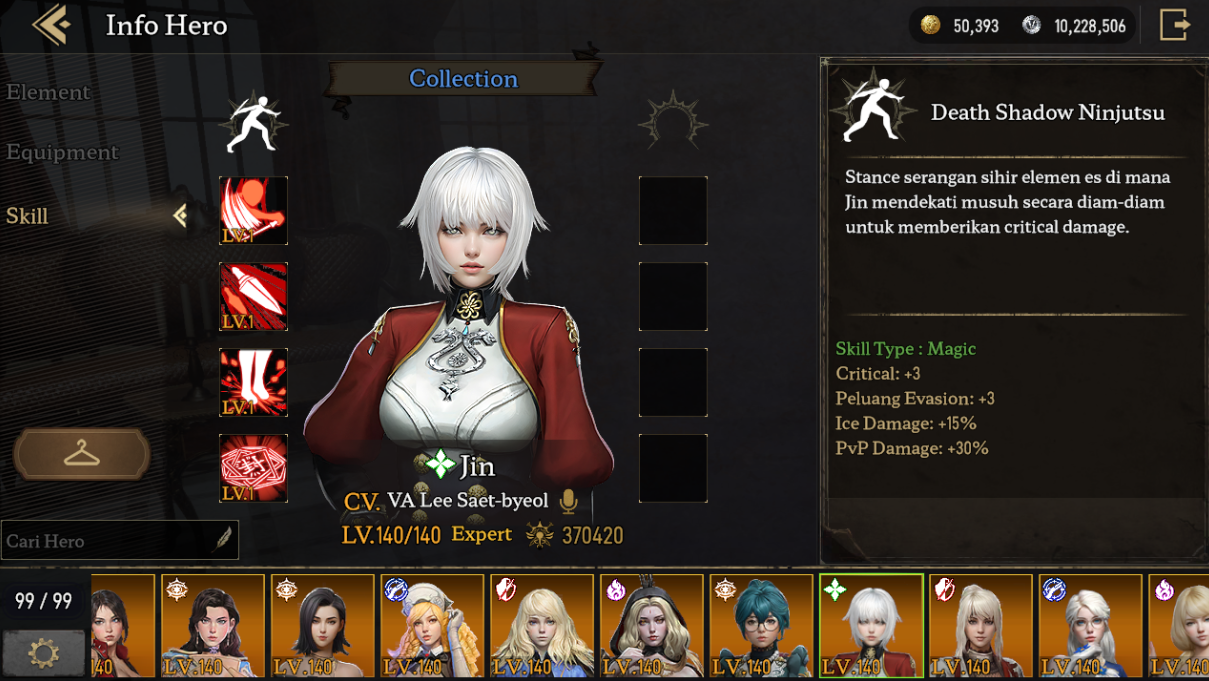Screen dimensions: 1209x681
Task: Open the Collection banner
Action: [463, 79]
